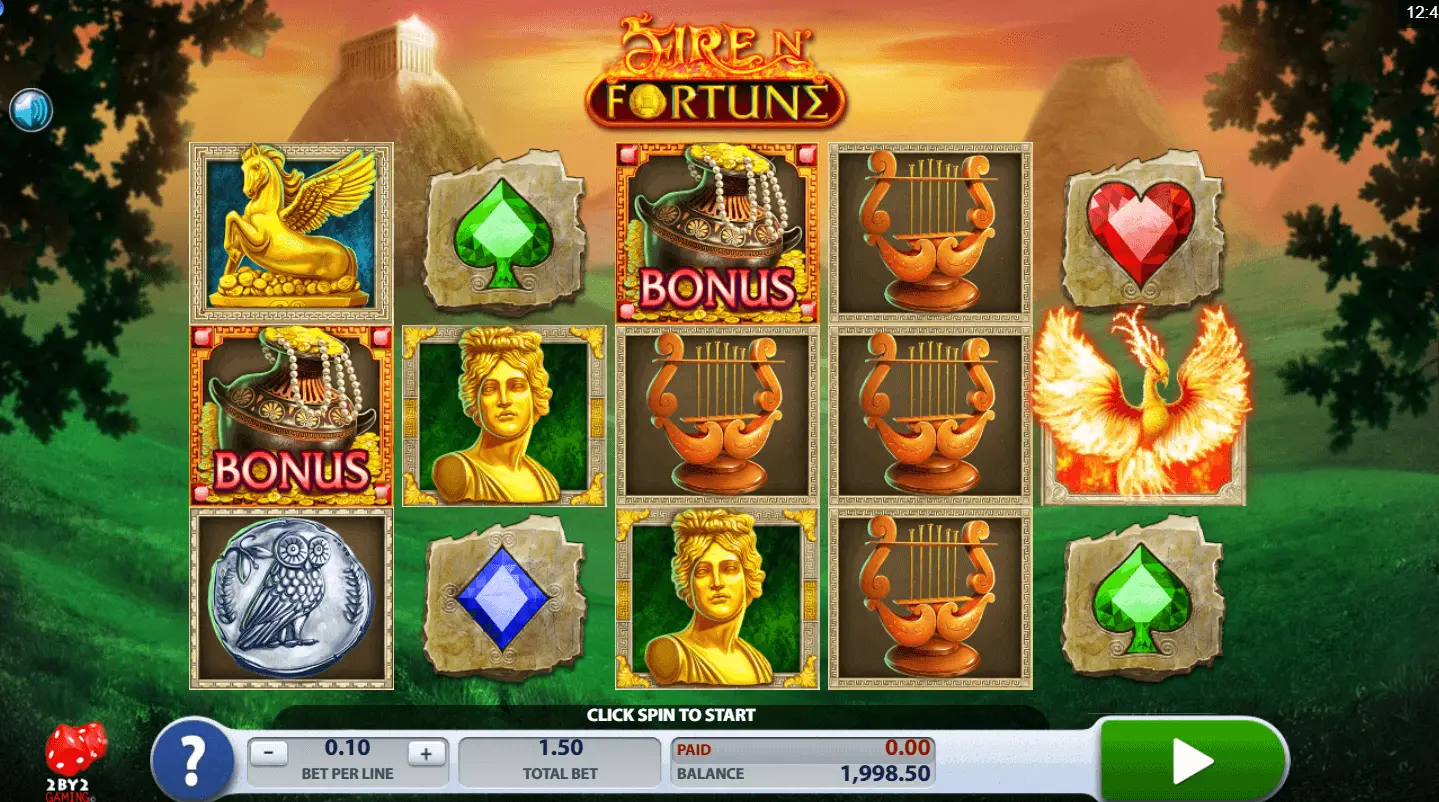Open the question mark help panel
This screenshot has height=802, width=1439.
click(193, 760)
